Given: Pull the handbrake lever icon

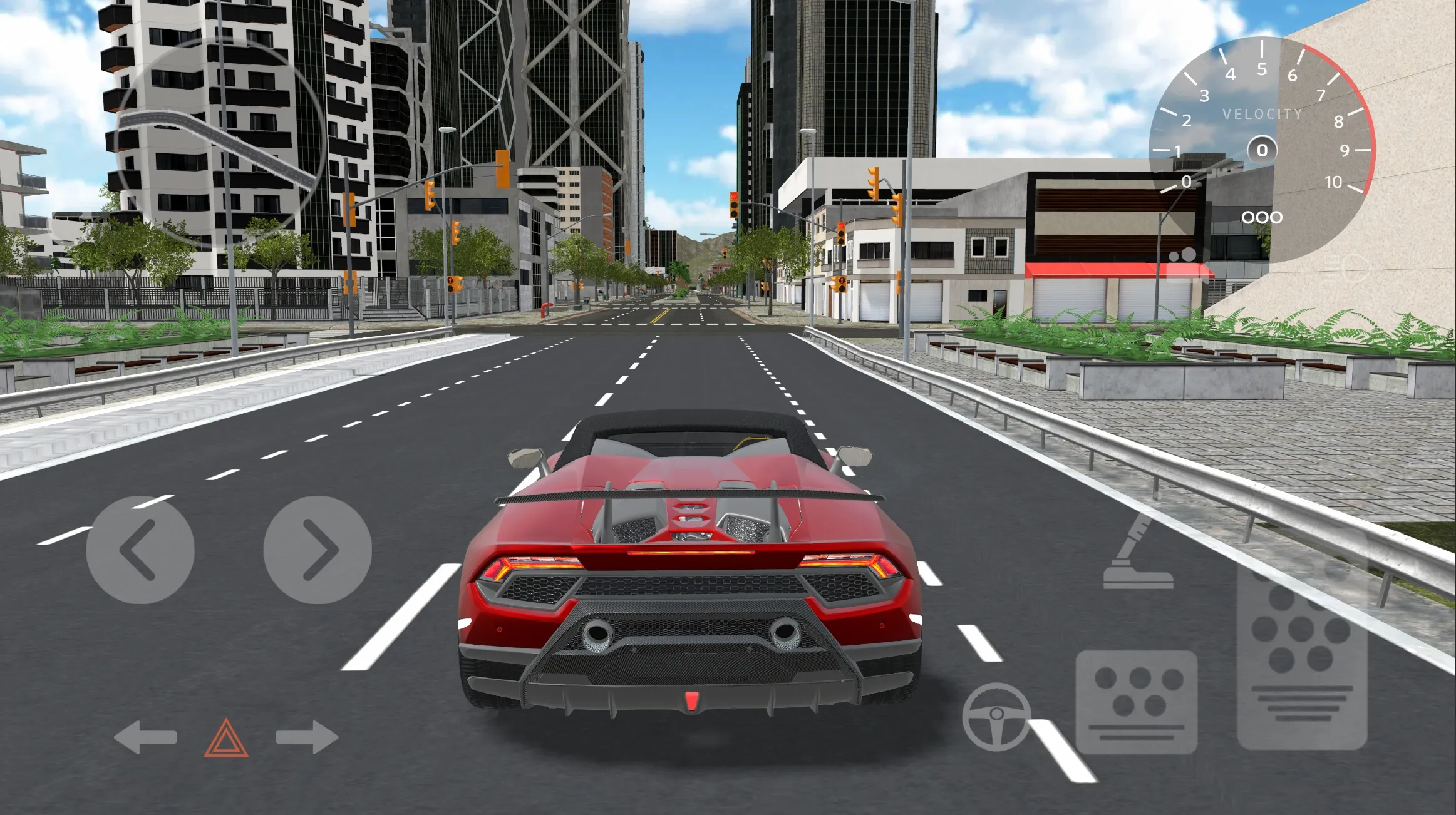Looking at the screenshot, I should point(1137,554).
